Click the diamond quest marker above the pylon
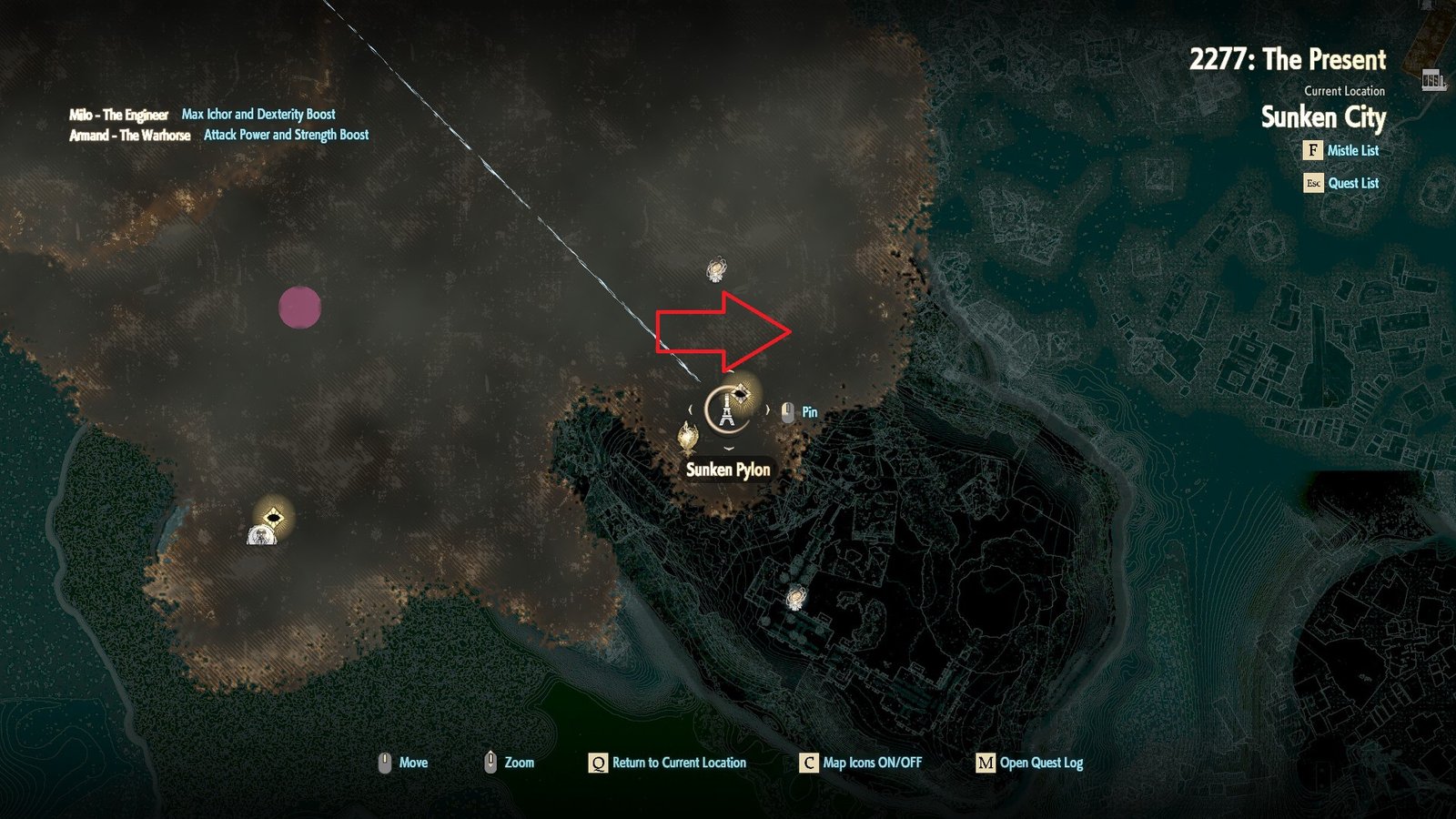 pos(741,393)
